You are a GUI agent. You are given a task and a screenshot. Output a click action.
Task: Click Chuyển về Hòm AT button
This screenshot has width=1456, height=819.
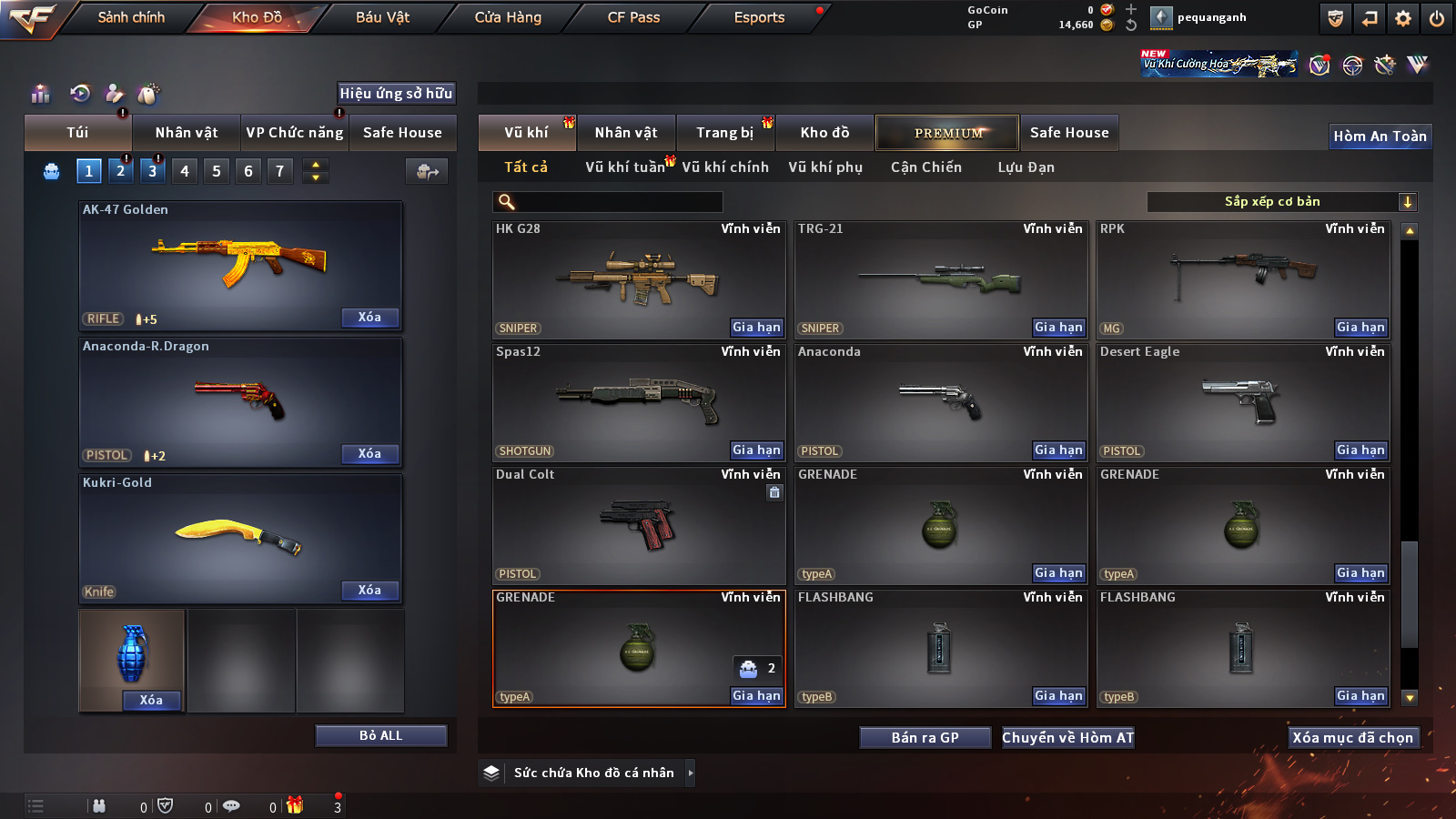click(x=1068, y=738)
